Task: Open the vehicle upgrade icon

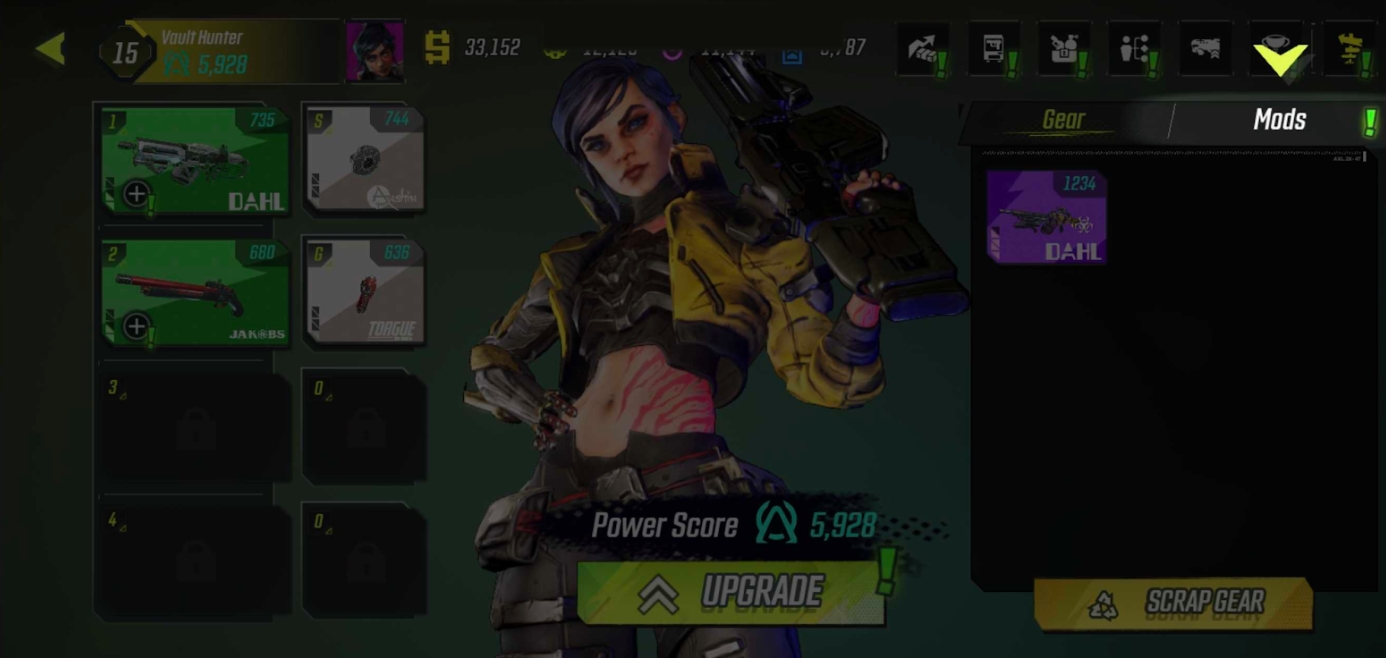Action: pyautogui.click(x=1205, y=49)
